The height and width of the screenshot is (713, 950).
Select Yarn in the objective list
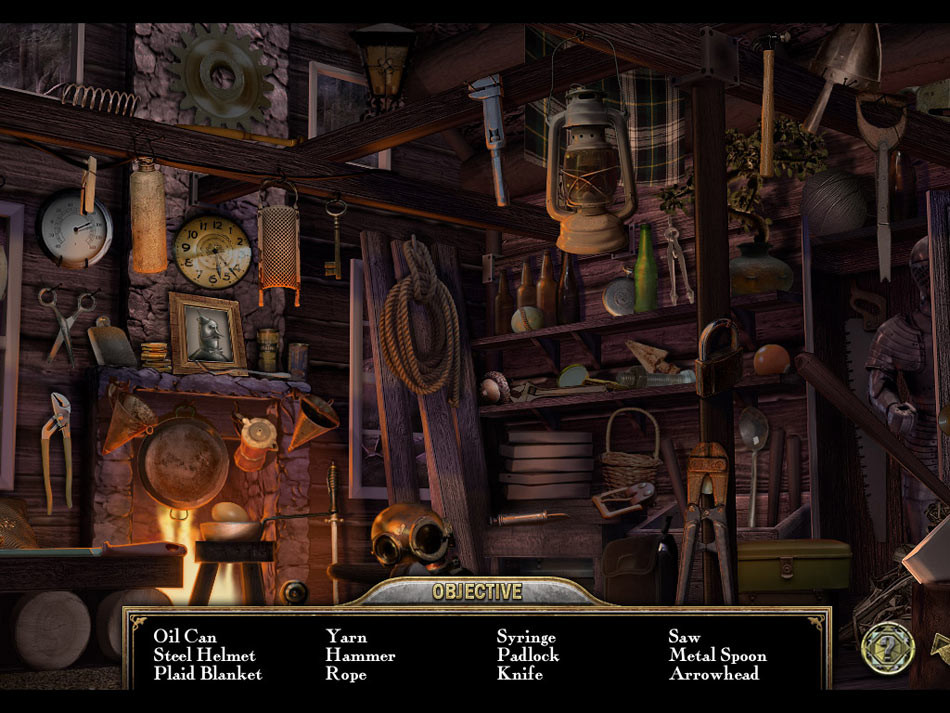pos(346,637)
